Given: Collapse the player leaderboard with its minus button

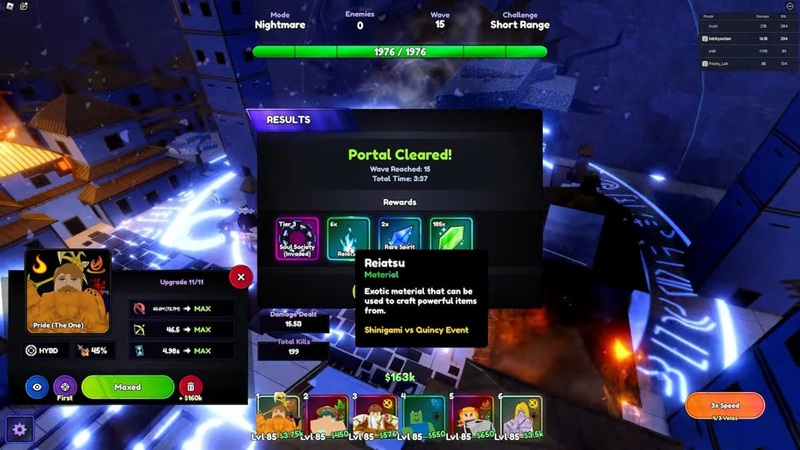Looking at the screenshot, I should pyautogui.click(x=790, y=6).
